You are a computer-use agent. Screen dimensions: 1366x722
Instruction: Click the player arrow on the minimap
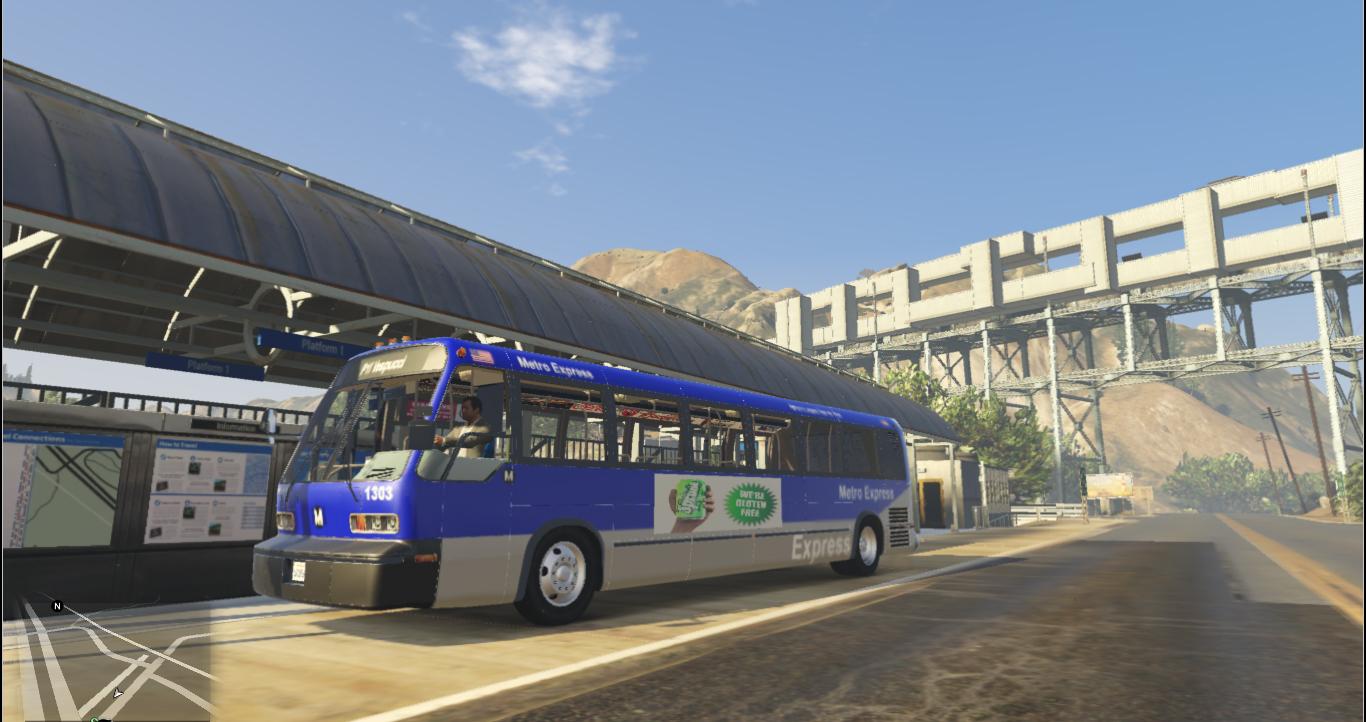(118, 692)
